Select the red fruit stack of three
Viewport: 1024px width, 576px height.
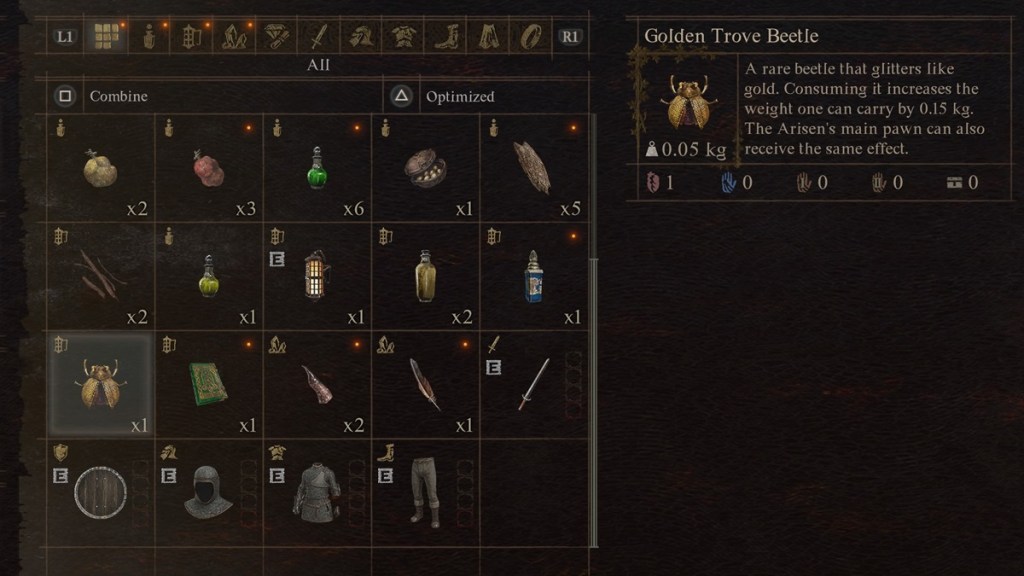[209, 168]
